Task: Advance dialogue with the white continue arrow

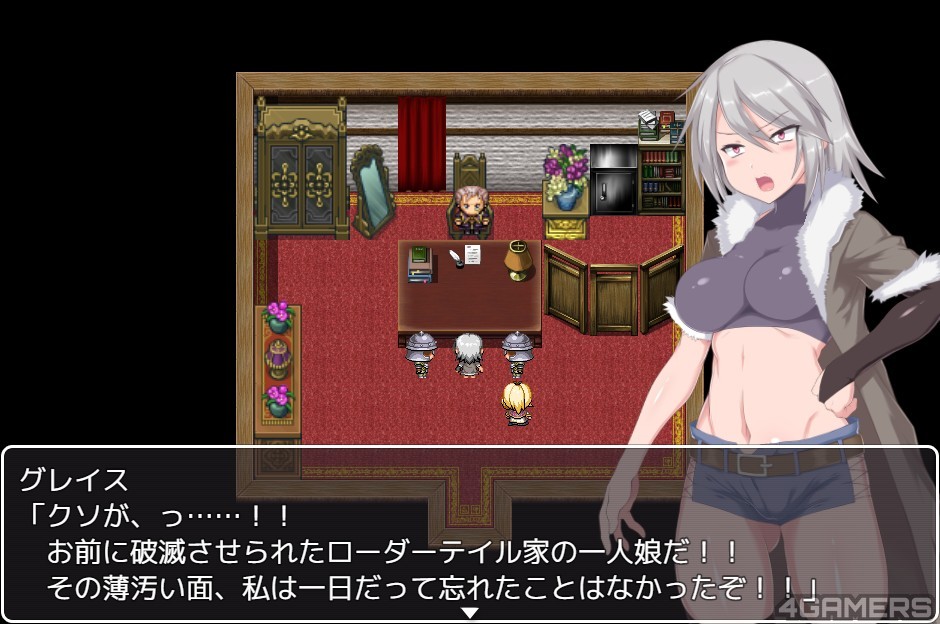Action: click(x=469, y=612)
